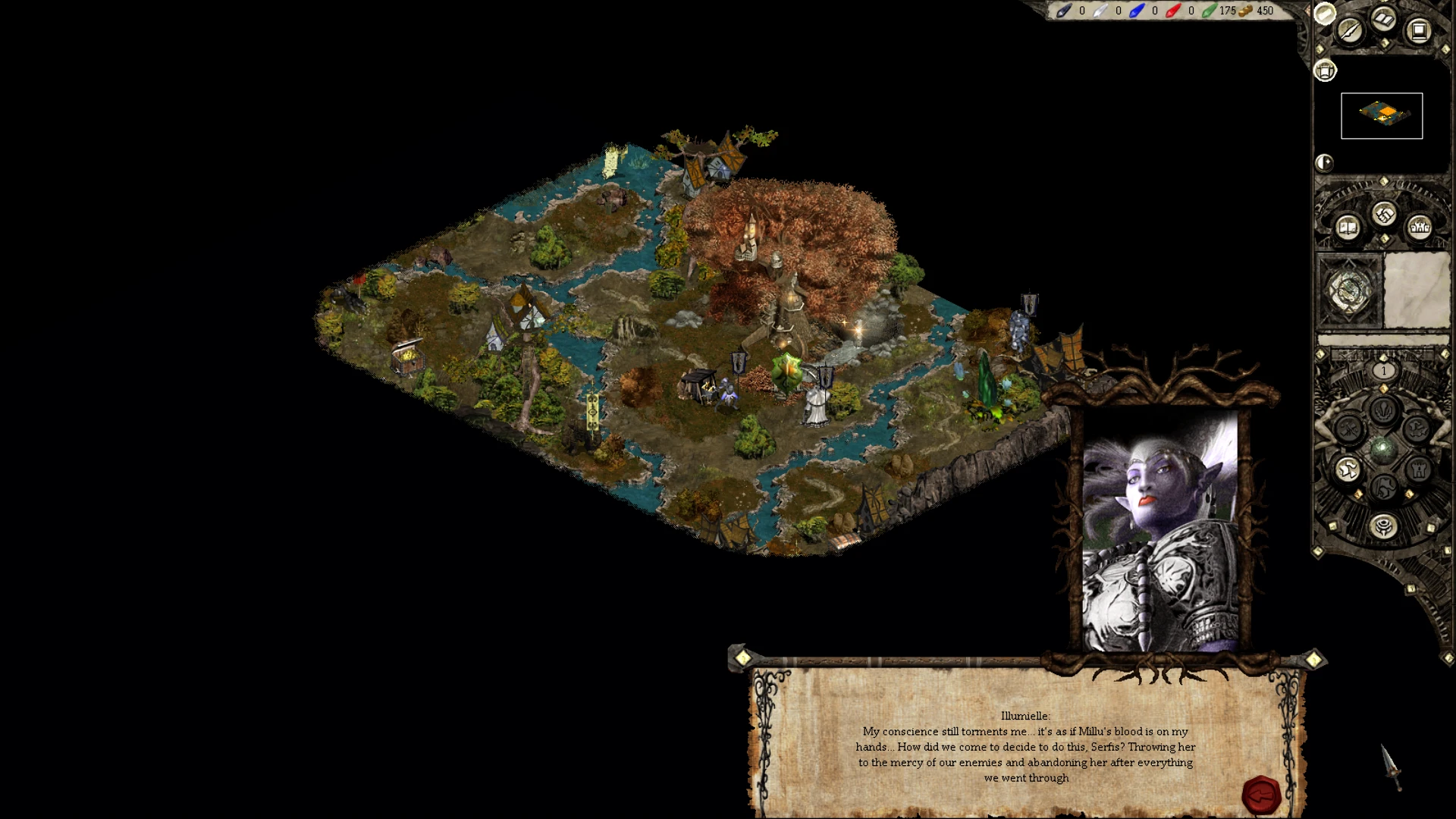Open the cities list castle icon

[1420, 227]
